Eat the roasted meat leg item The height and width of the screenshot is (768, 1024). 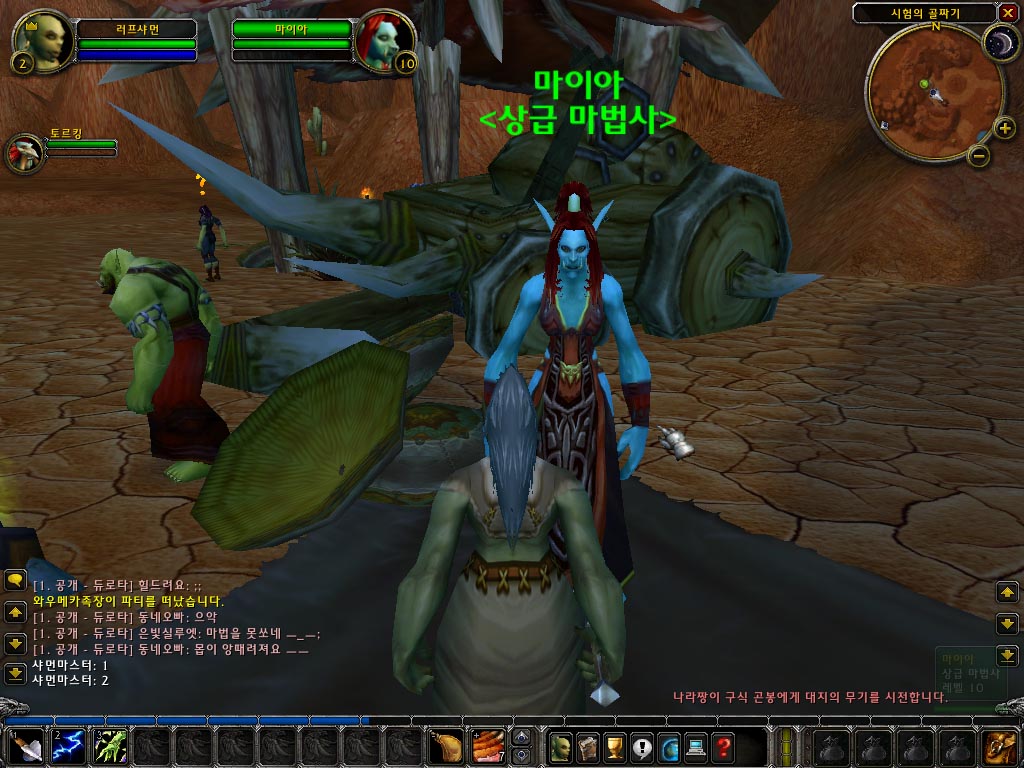pos(445,746)
